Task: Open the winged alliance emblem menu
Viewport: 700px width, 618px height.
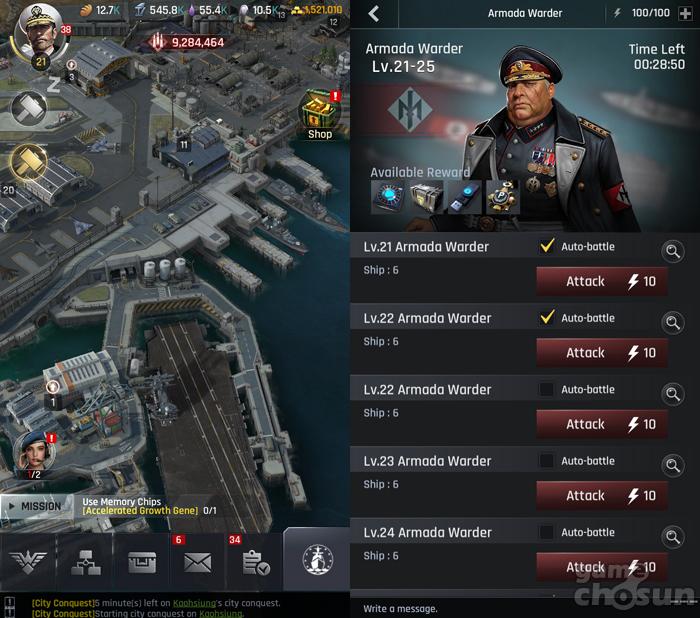Action: click(x=28, y=562)
